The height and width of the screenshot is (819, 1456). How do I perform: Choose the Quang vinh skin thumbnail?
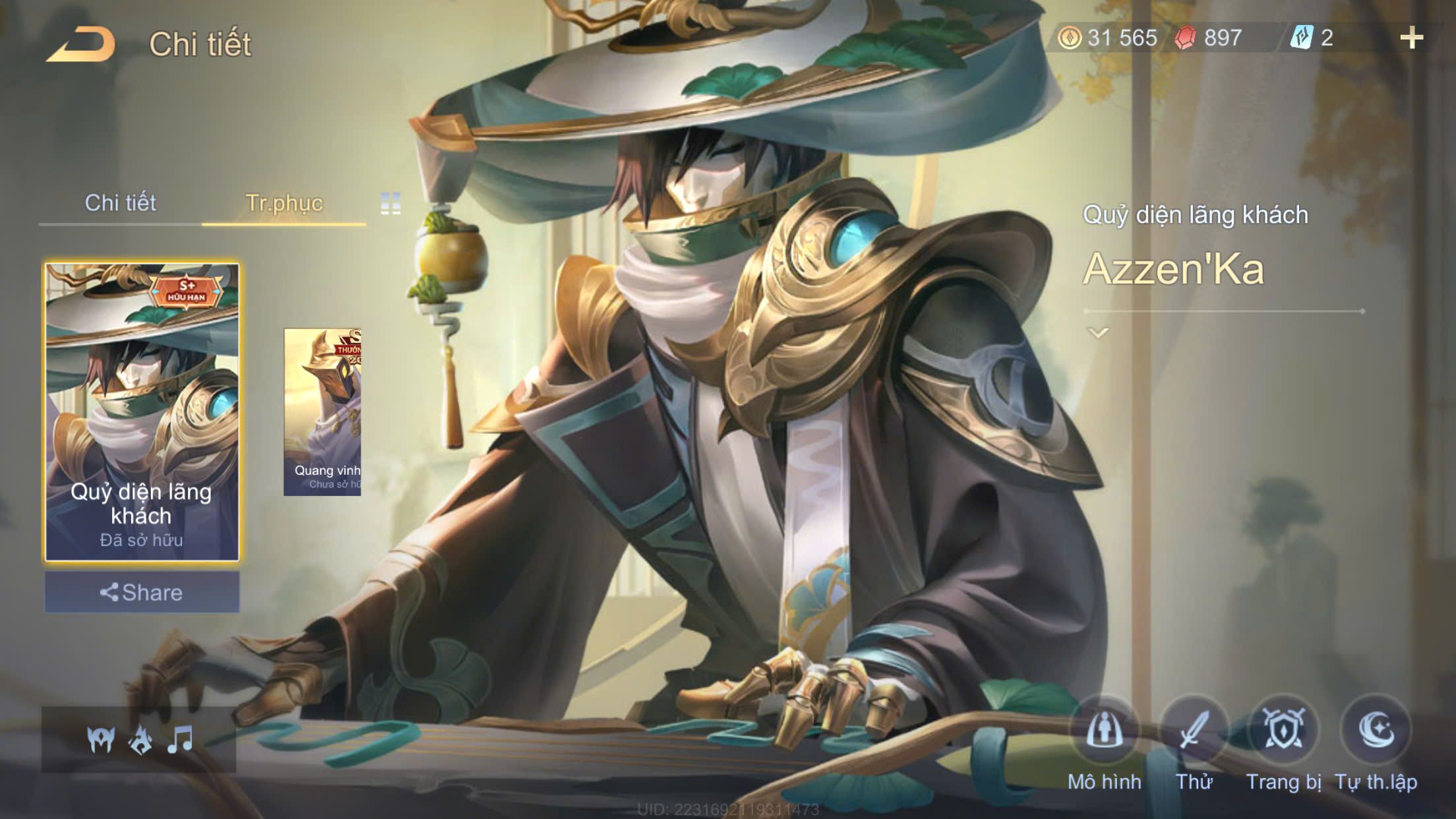[x=322, y=412]
